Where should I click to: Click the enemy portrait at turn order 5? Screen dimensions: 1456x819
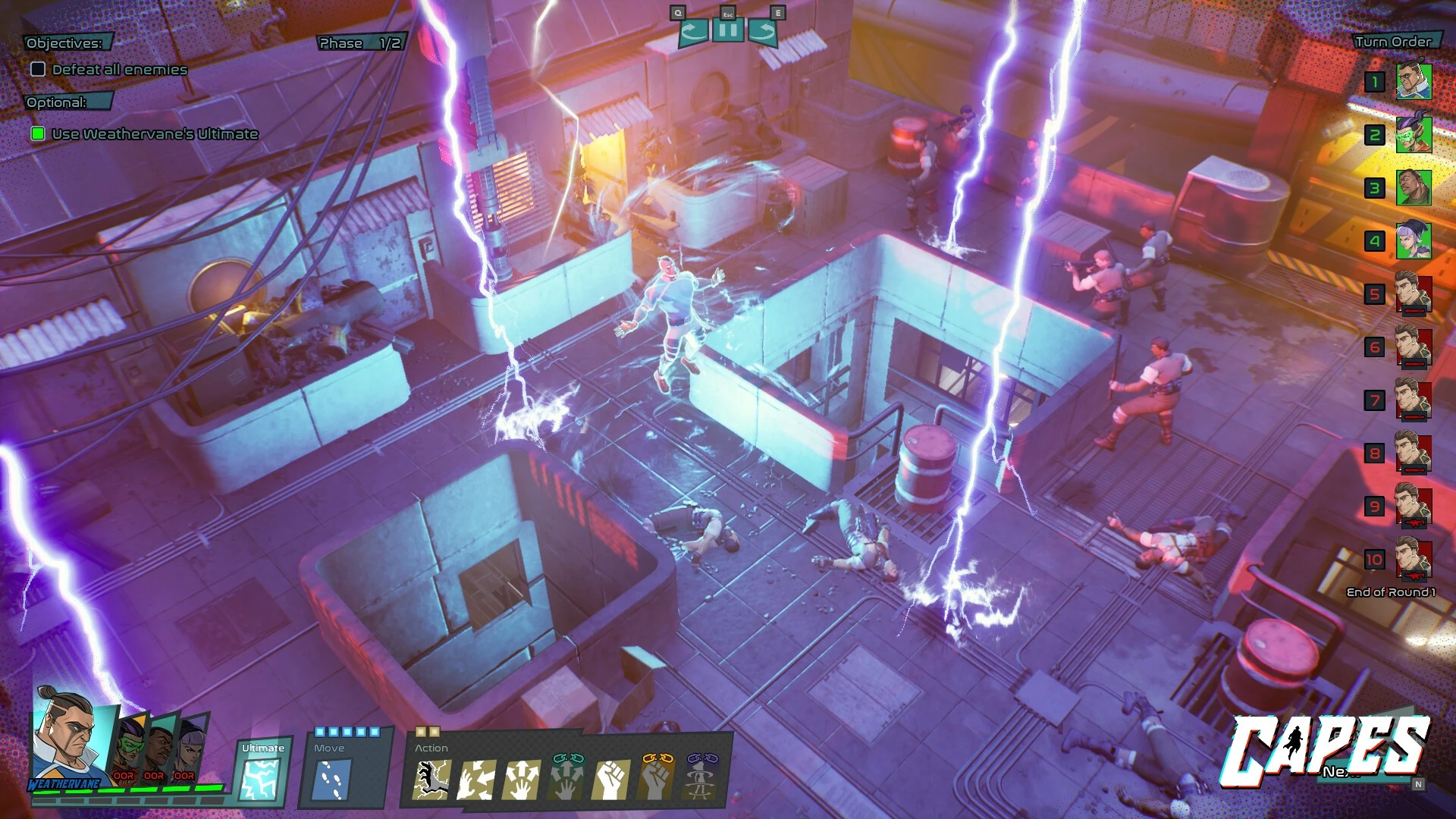point(1414,294)
